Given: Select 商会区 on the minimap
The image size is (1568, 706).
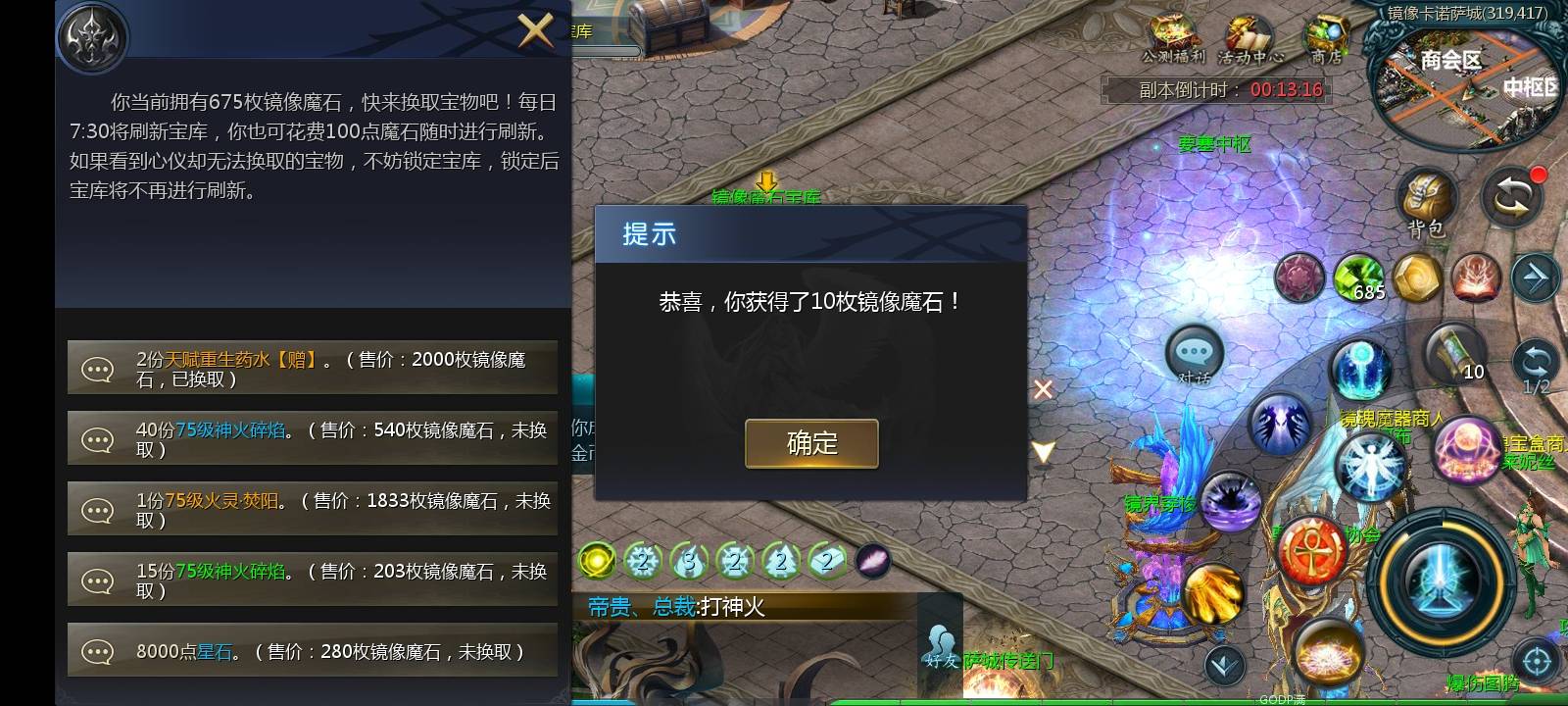Looking at the screenshot, I should coord(1453,61).
